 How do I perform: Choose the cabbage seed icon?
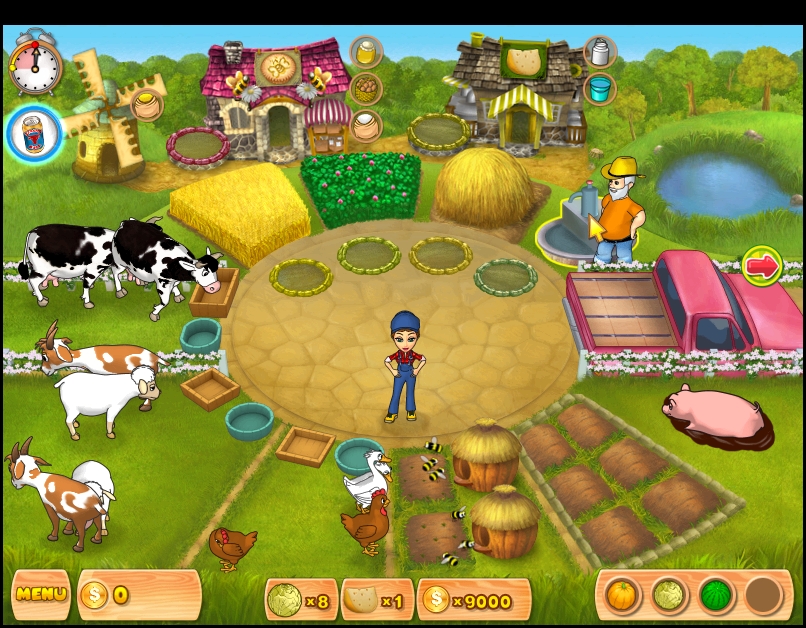coord(668,596)
